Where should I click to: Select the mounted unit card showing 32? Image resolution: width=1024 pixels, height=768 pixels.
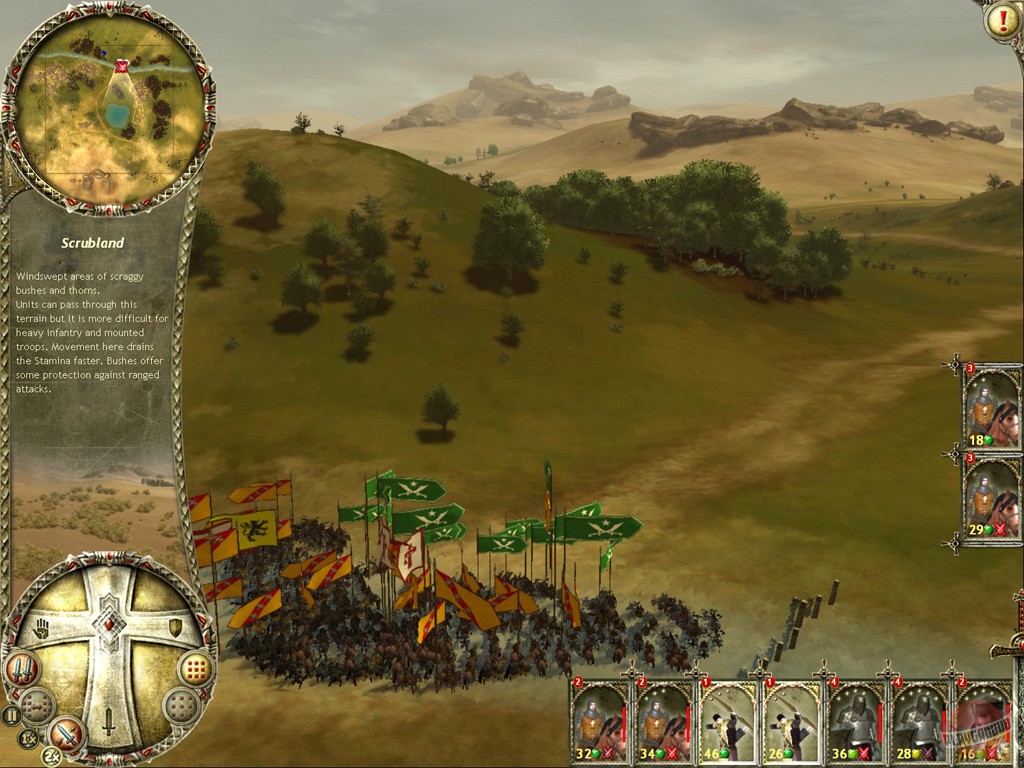pos(600,722)
